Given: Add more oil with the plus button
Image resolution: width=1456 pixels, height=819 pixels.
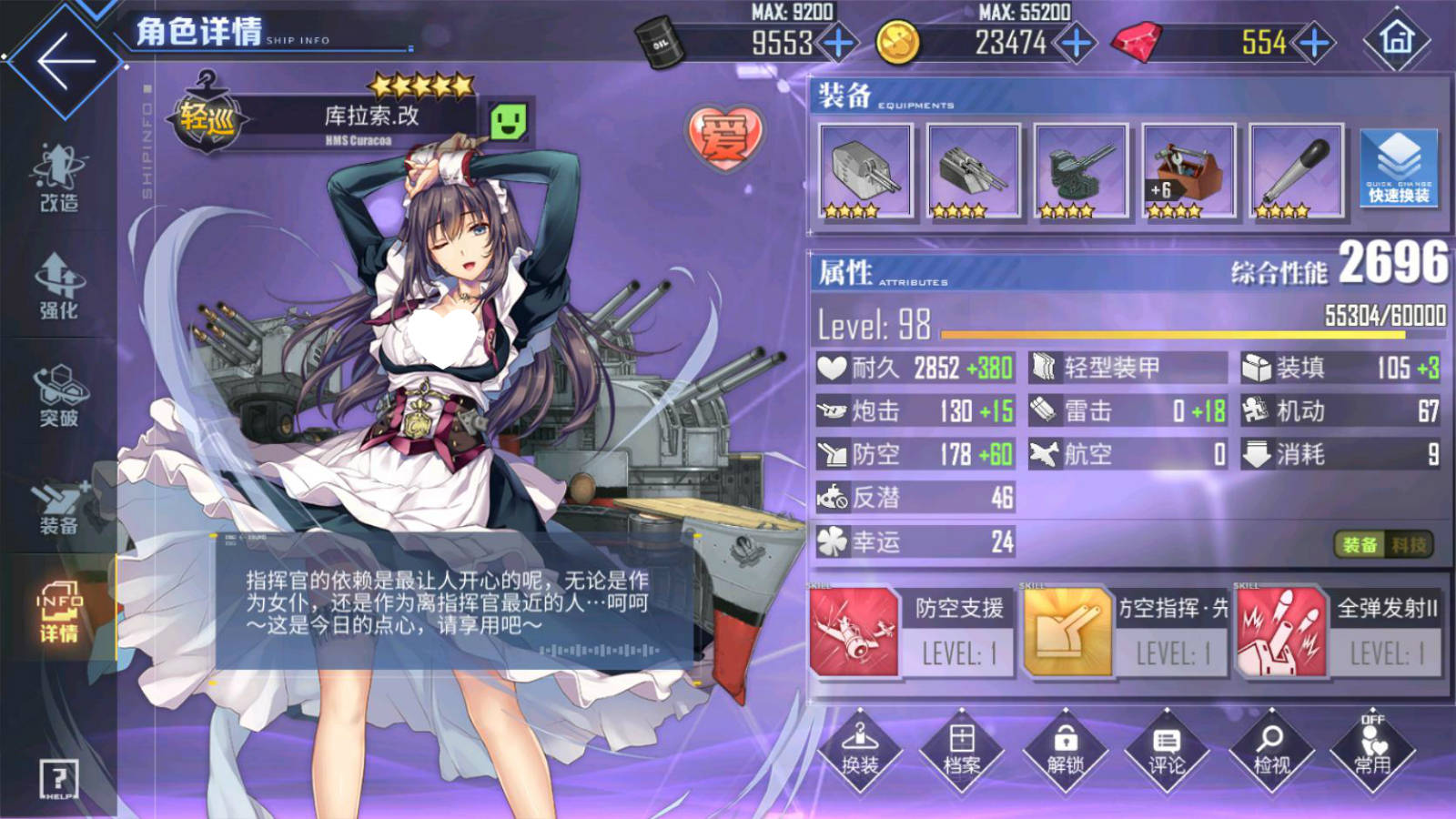Looking at the screenshot, I should click(x=838, y=43).
